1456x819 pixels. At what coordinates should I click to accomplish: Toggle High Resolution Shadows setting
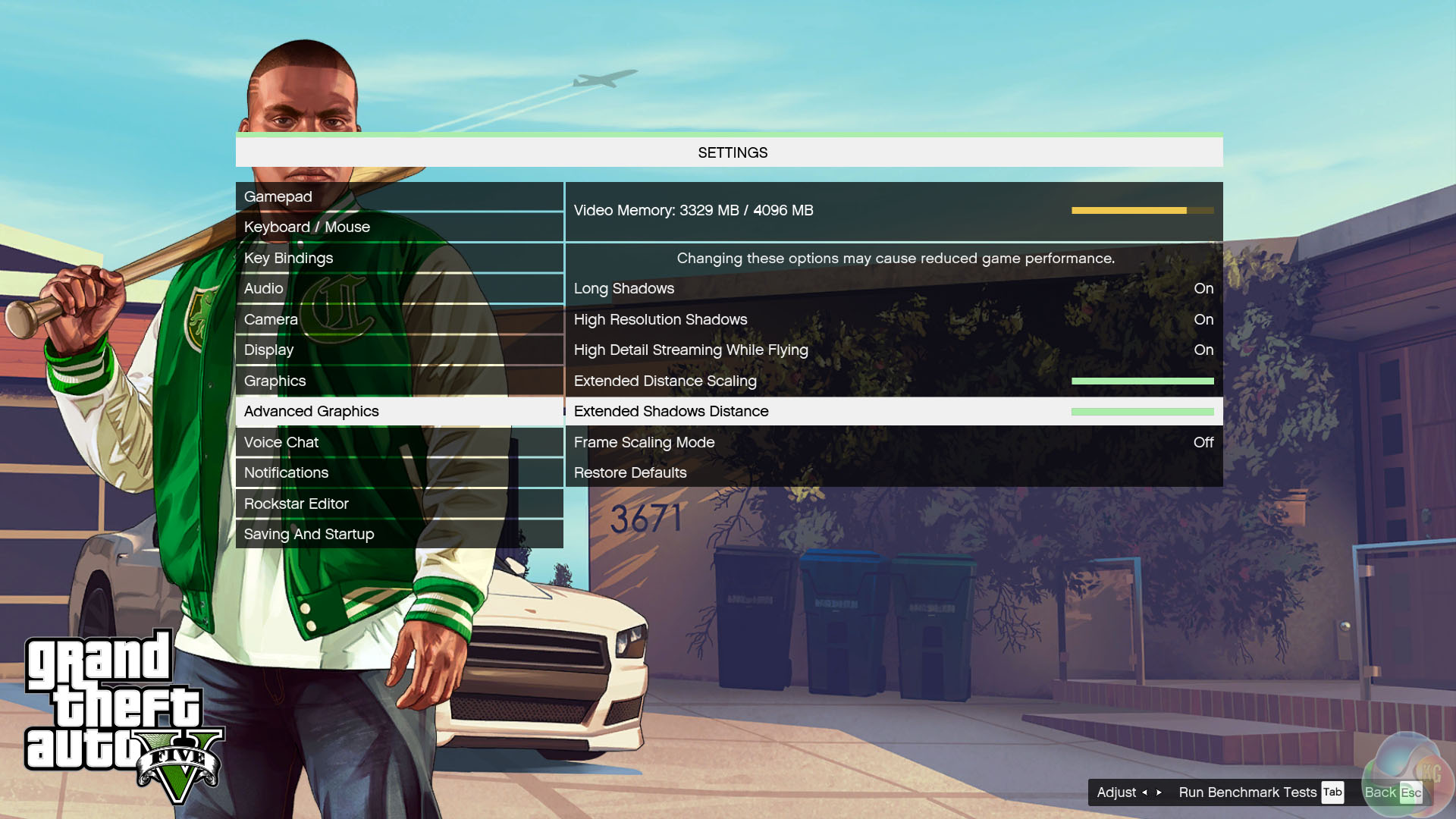point(893,320)
